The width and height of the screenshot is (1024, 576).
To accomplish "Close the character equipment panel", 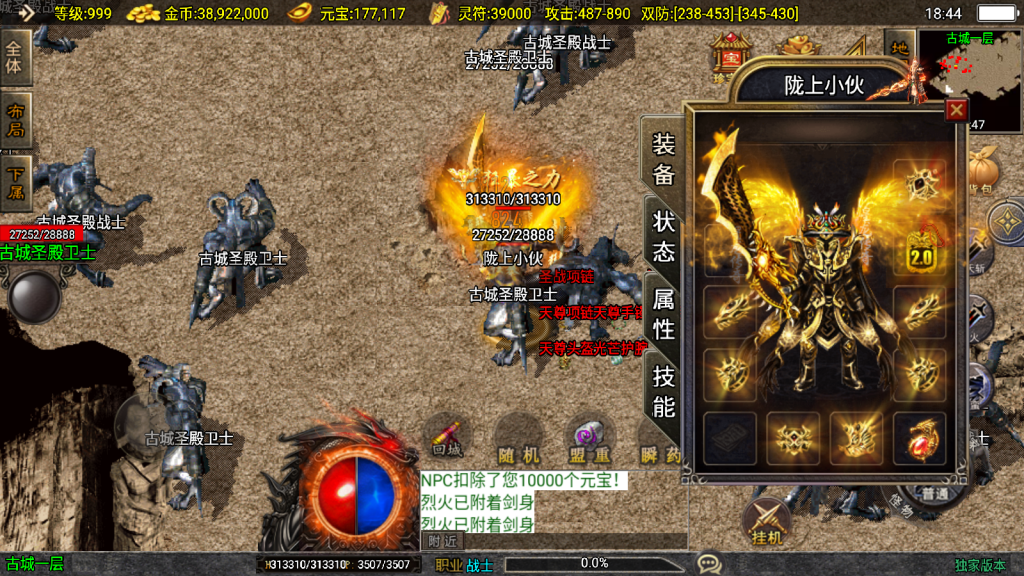I will [956, 110].
